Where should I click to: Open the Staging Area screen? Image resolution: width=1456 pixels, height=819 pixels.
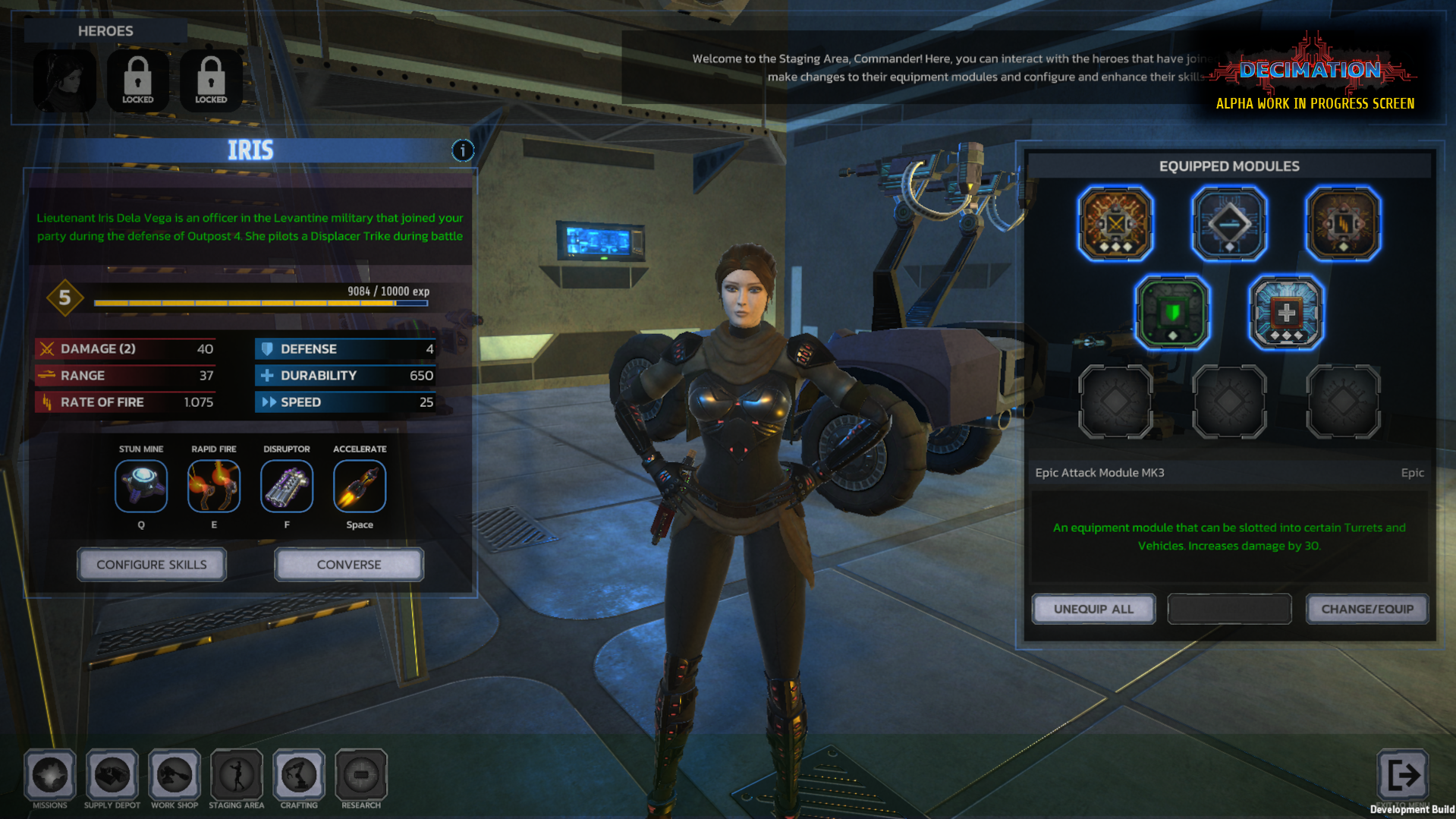click(x=237, y=775)
